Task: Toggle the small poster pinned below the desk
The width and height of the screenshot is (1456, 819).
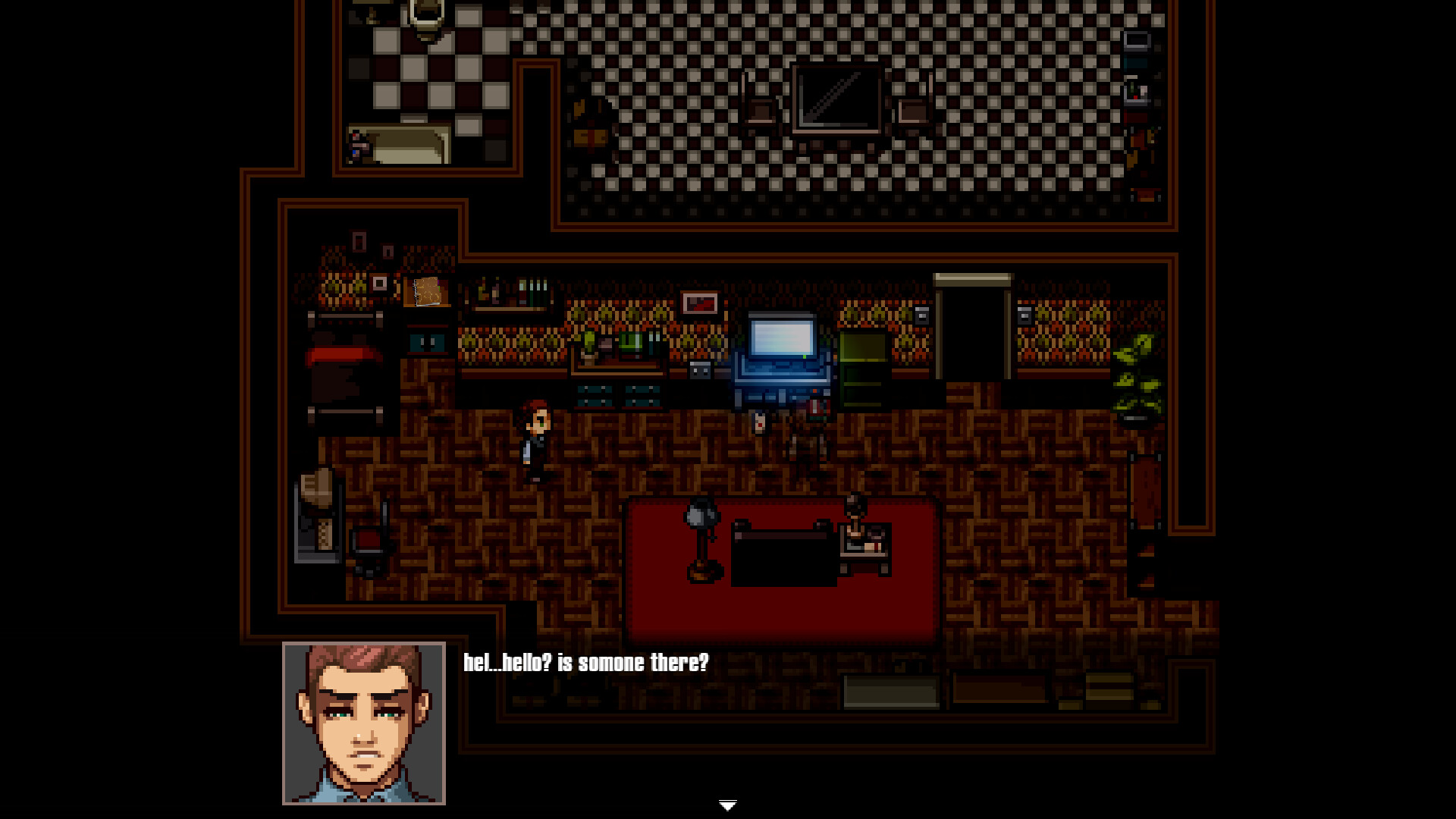Action: pos(760,424)
